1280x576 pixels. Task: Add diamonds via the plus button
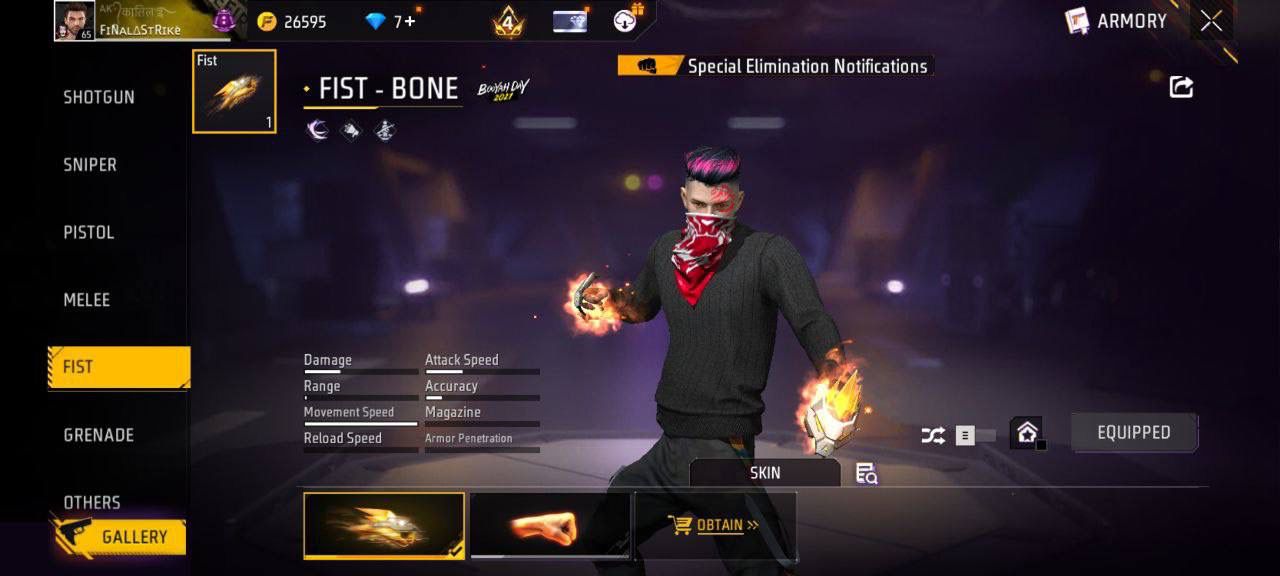click(x=410, y=21)
